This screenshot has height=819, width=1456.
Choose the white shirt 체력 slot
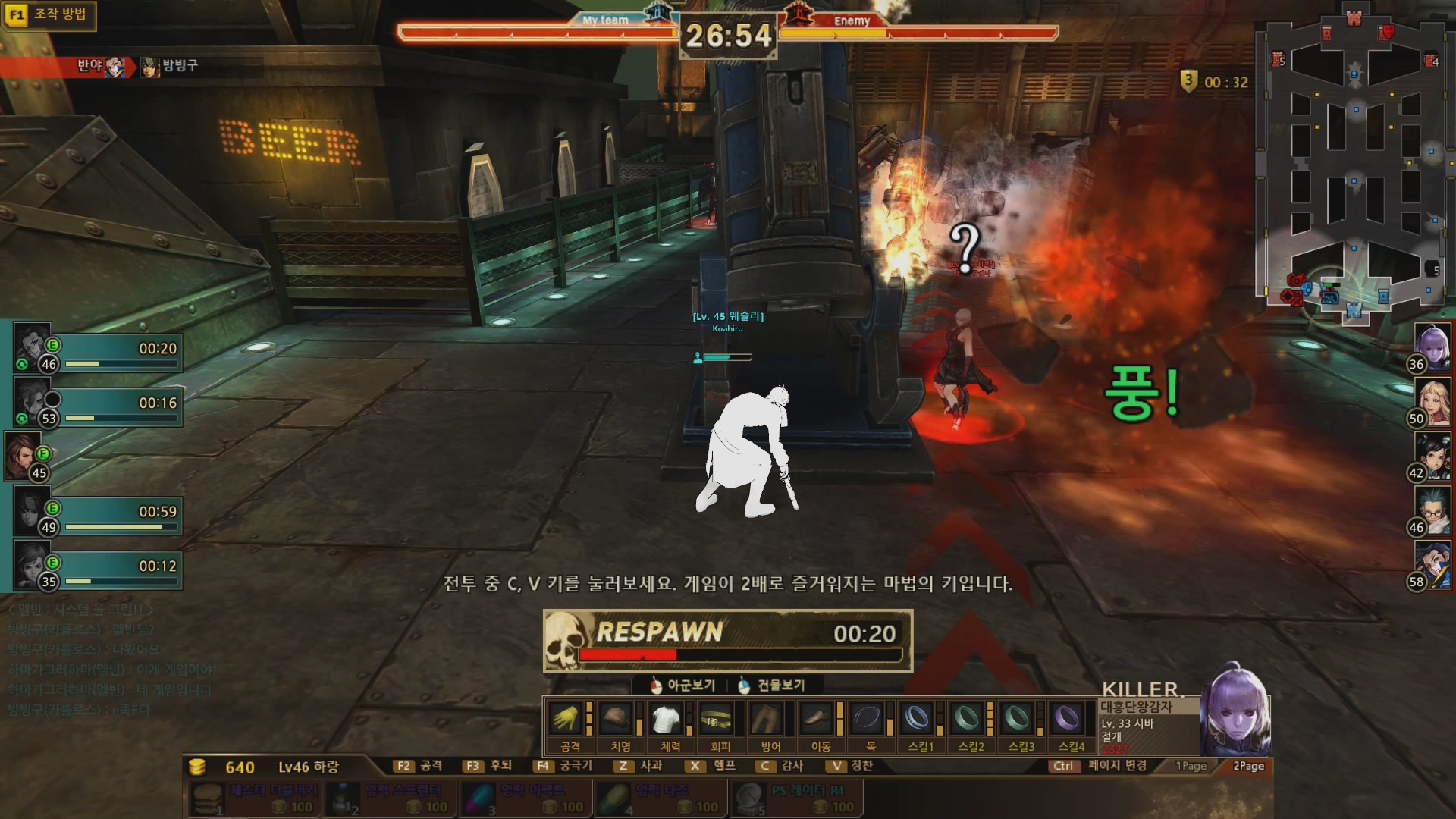click(667, 718)
